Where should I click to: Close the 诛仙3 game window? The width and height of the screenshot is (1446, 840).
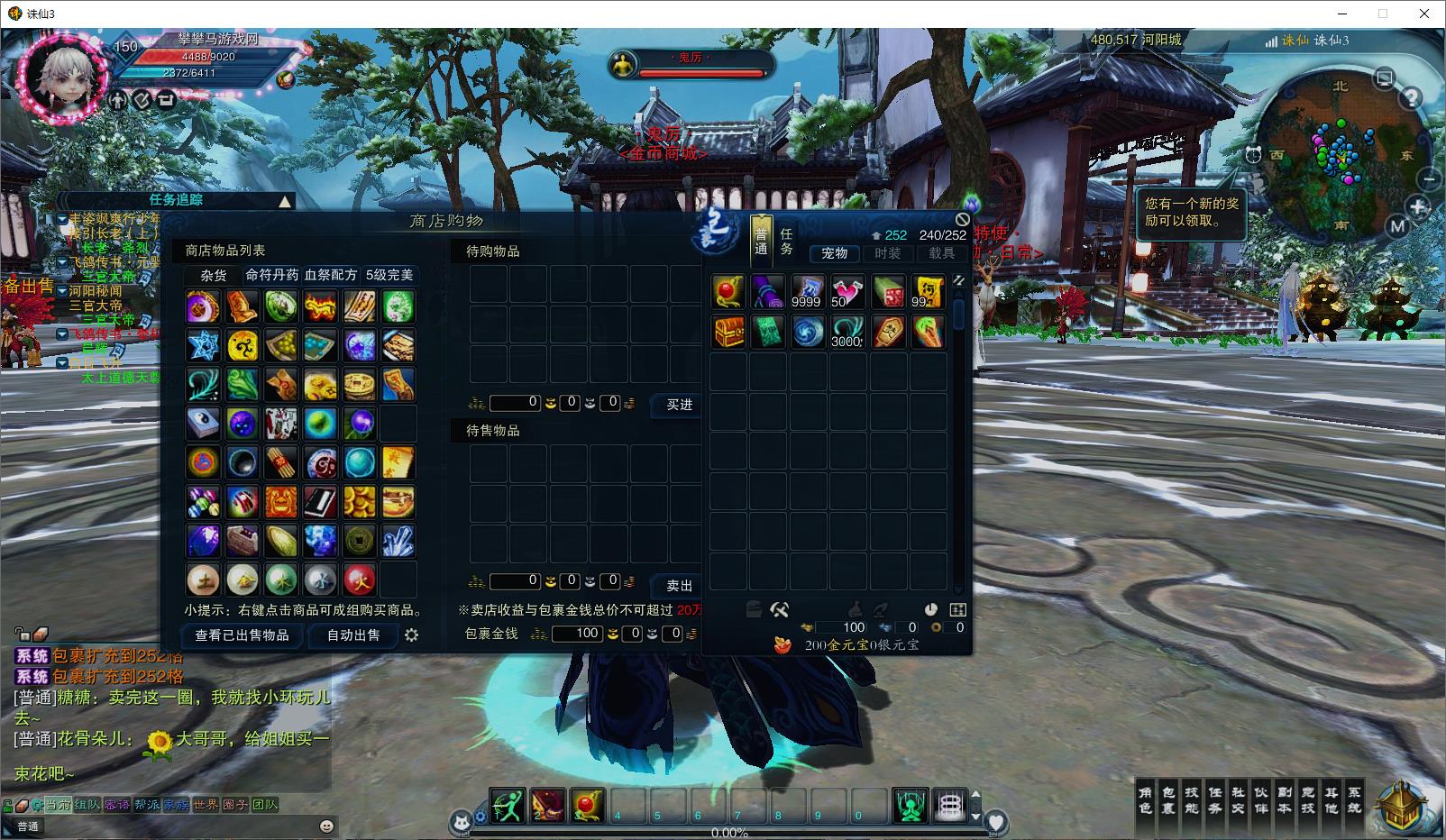coord(1424,14)
